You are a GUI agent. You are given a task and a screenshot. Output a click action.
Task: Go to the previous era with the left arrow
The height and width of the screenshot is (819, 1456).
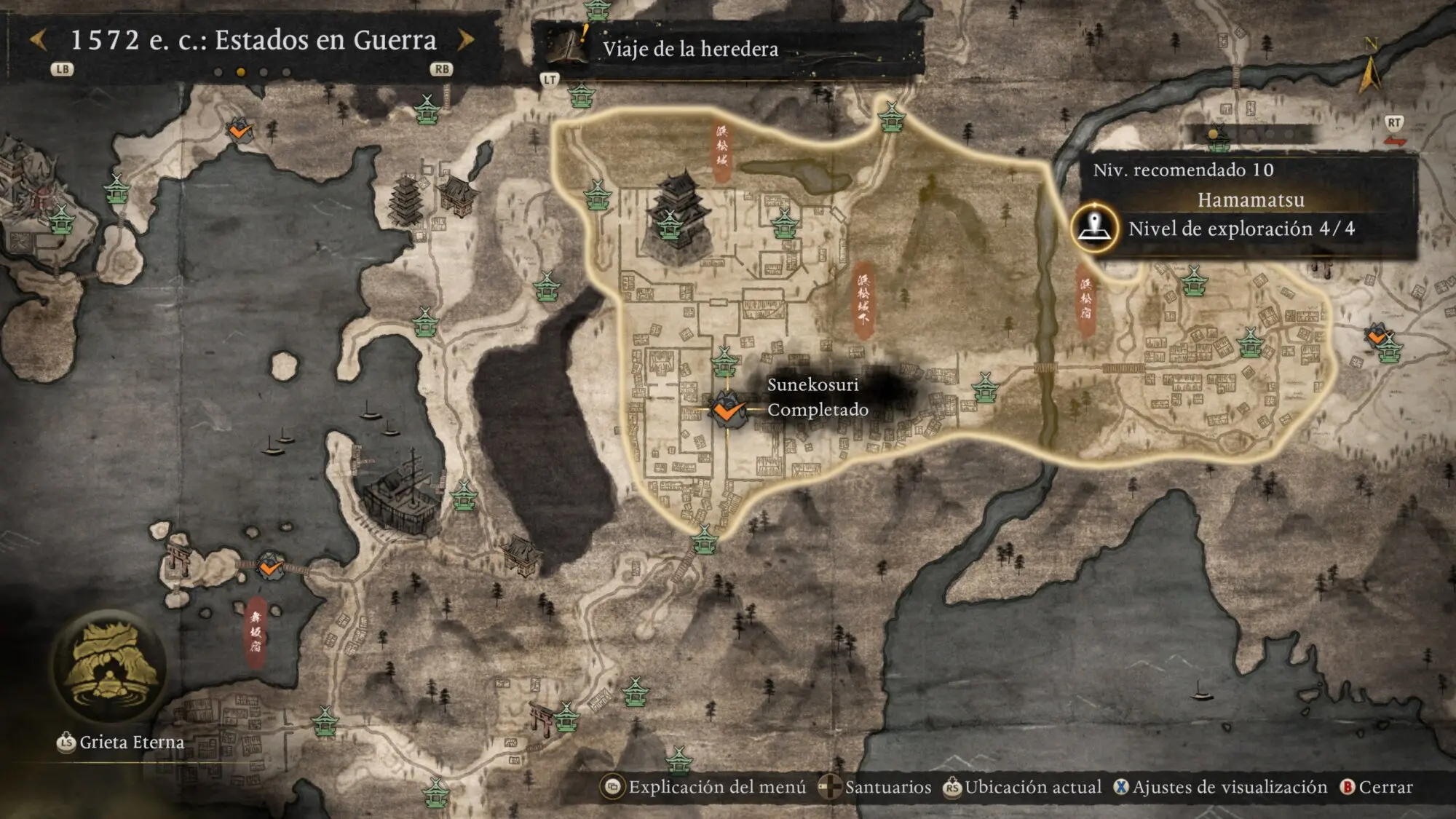click(x=39, y=40)
